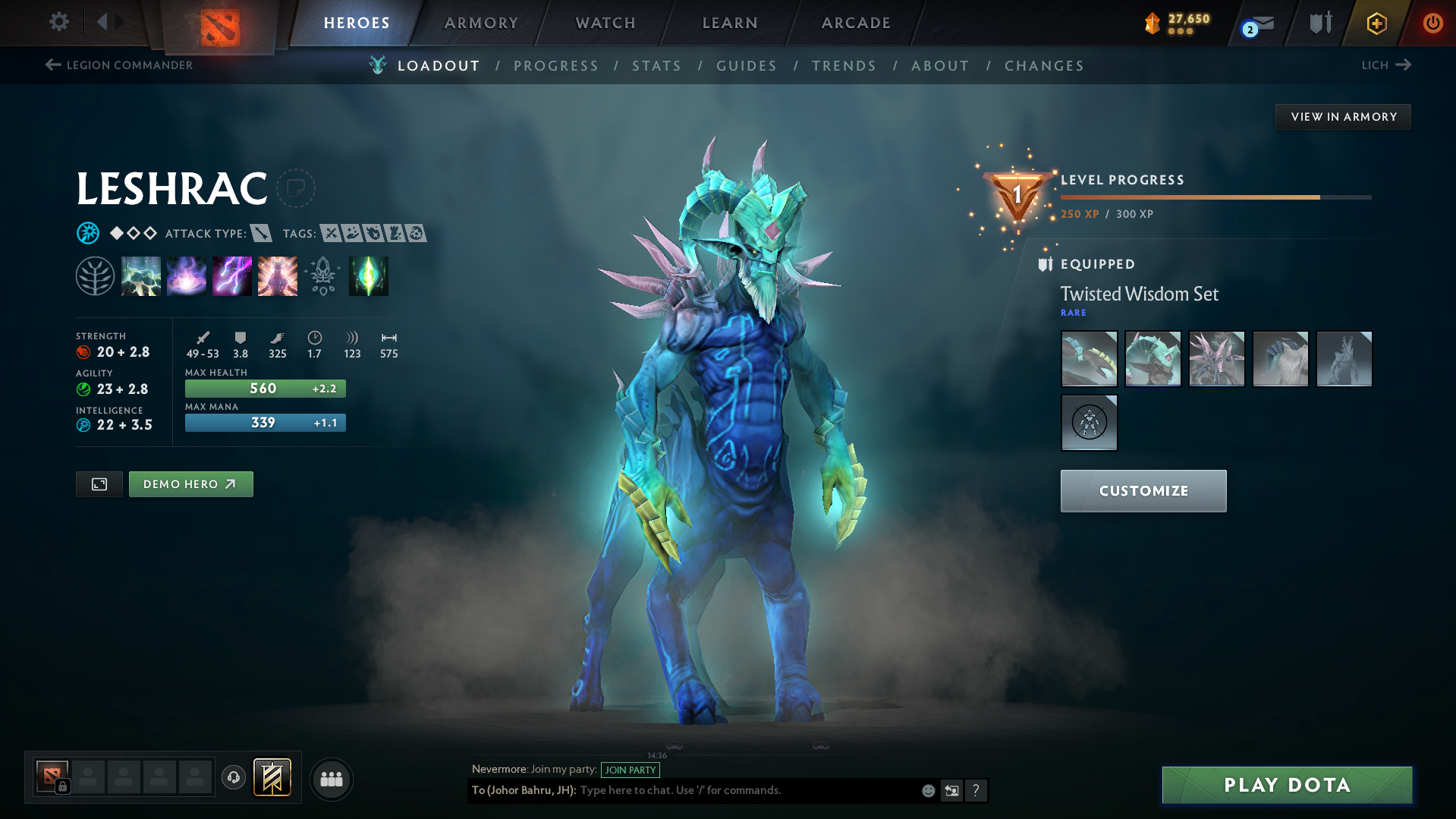Open the settings gear menu
This screenshot has height=819, width=1456.
[59, 22]
